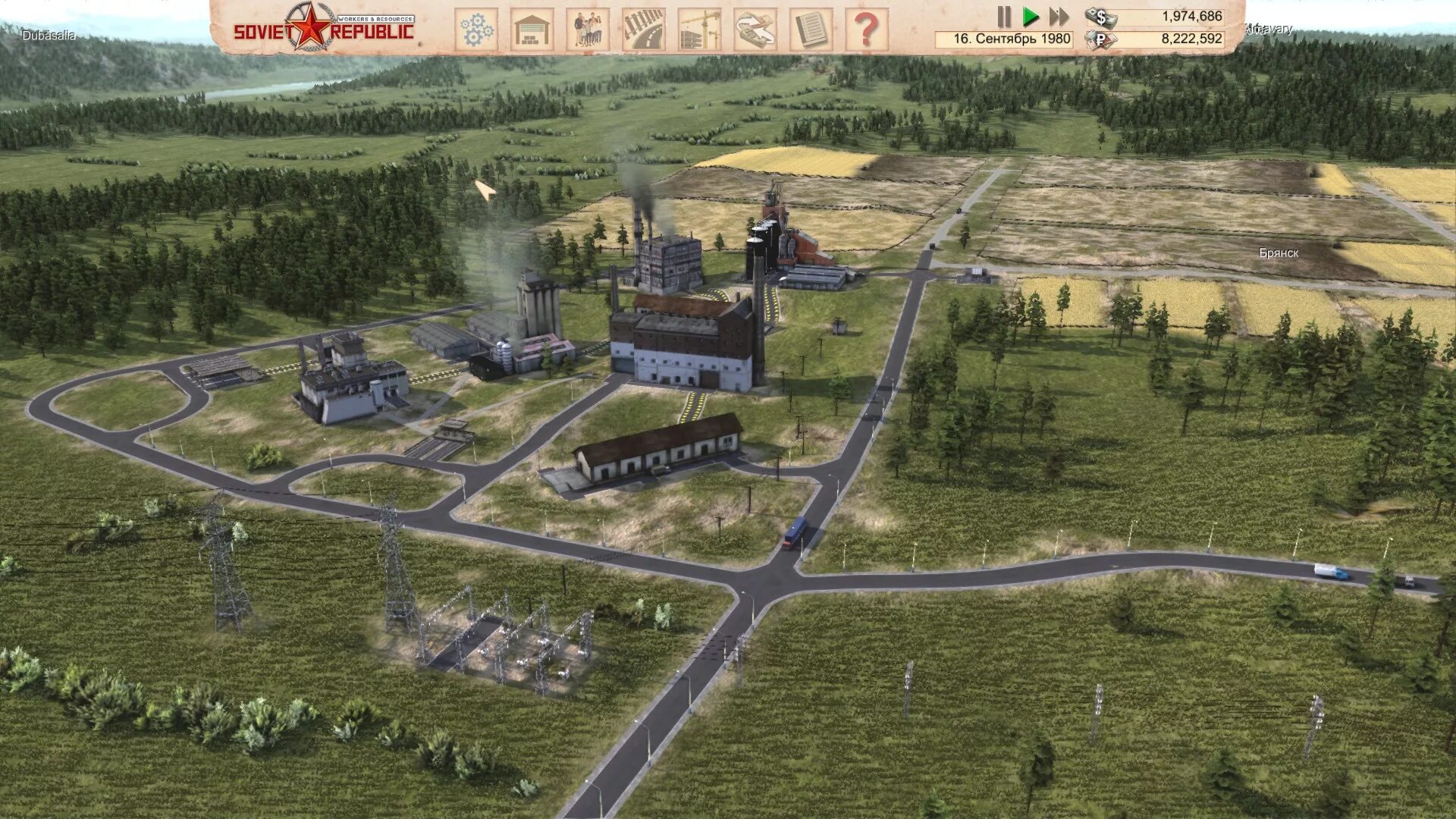
Task: Open the red question mark help
Action: [867, 30]
